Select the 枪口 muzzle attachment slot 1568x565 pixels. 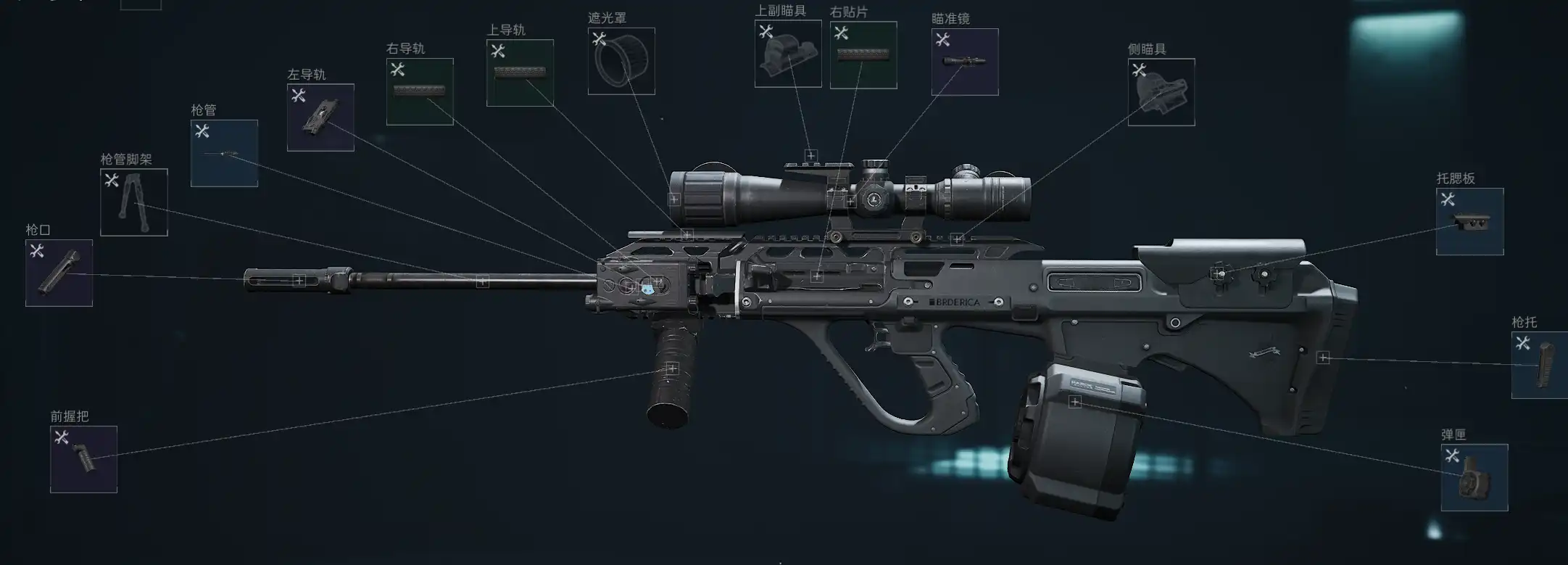(59, 273)
